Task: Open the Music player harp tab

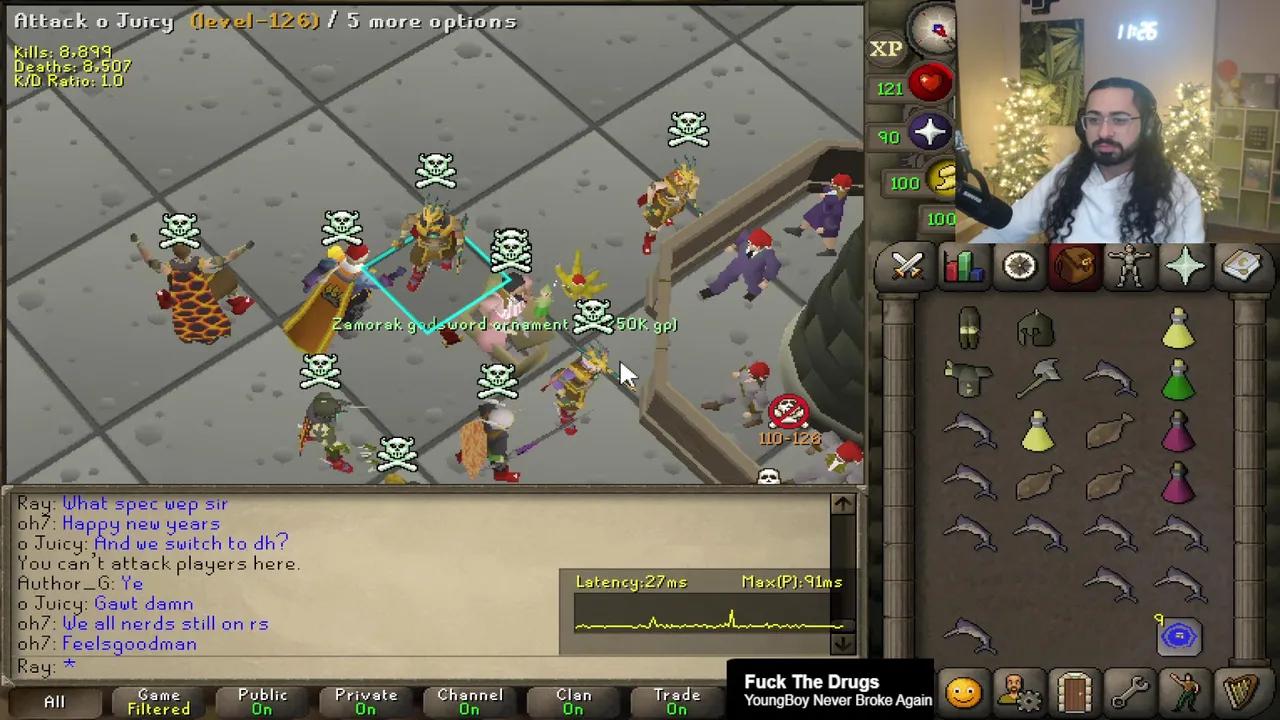Action: (x=1242, y=690)
